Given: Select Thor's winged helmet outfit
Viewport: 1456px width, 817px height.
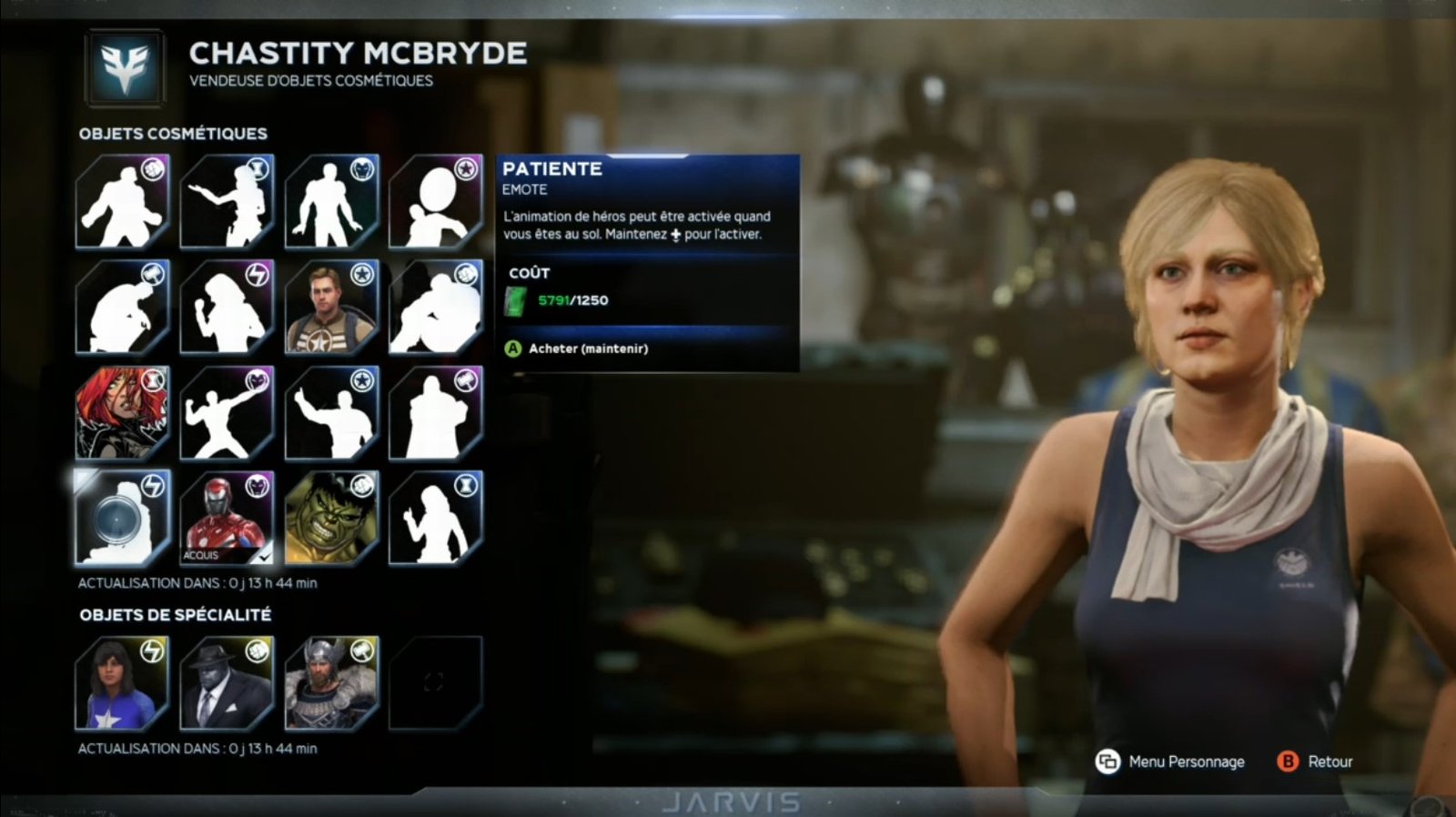Looking at the screenshot, I should click(x=330, y=683).
